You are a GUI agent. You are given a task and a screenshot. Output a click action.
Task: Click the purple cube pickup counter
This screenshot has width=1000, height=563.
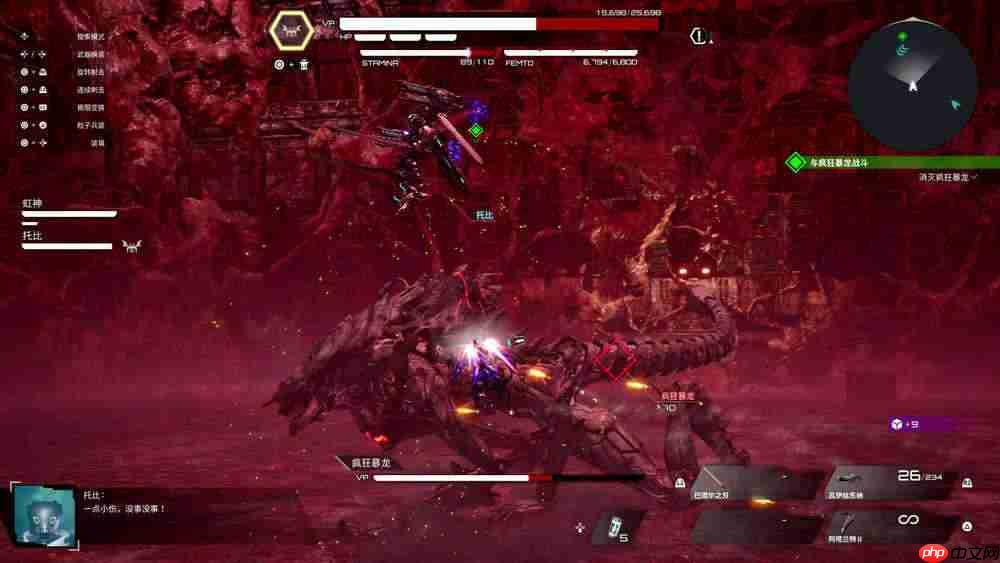905,424
